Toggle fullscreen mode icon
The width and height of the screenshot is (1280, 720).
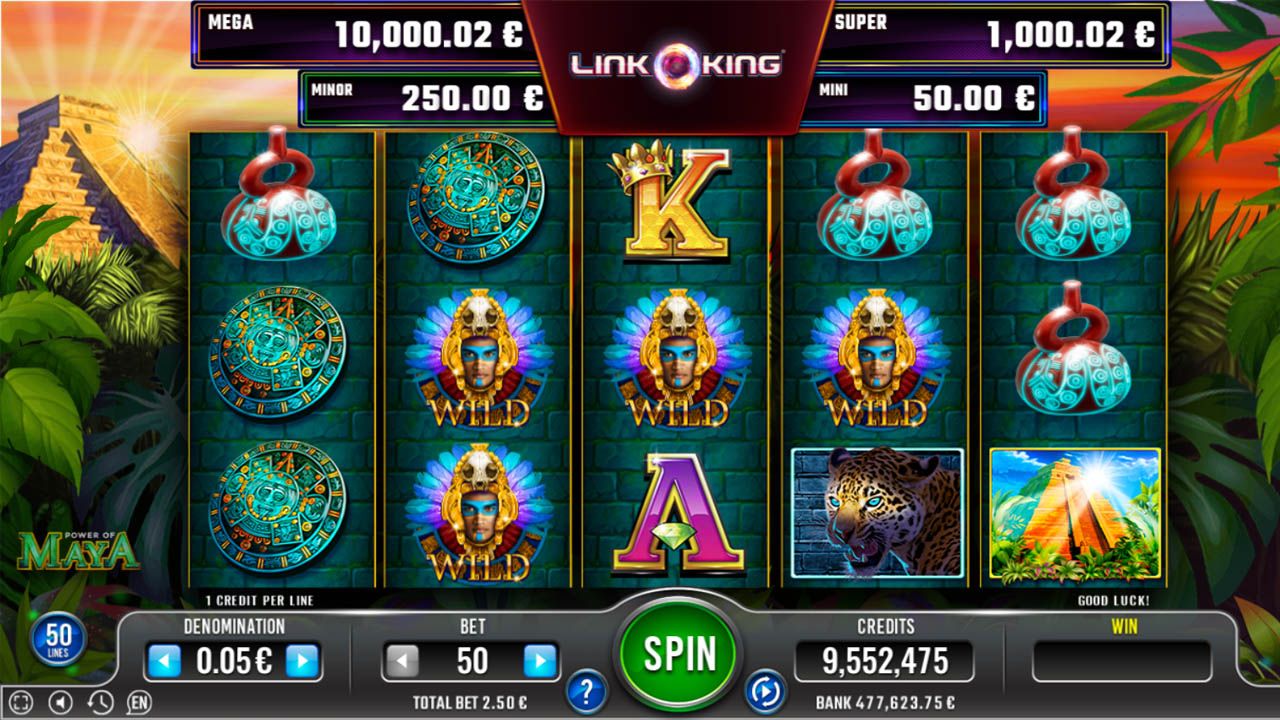22,702
